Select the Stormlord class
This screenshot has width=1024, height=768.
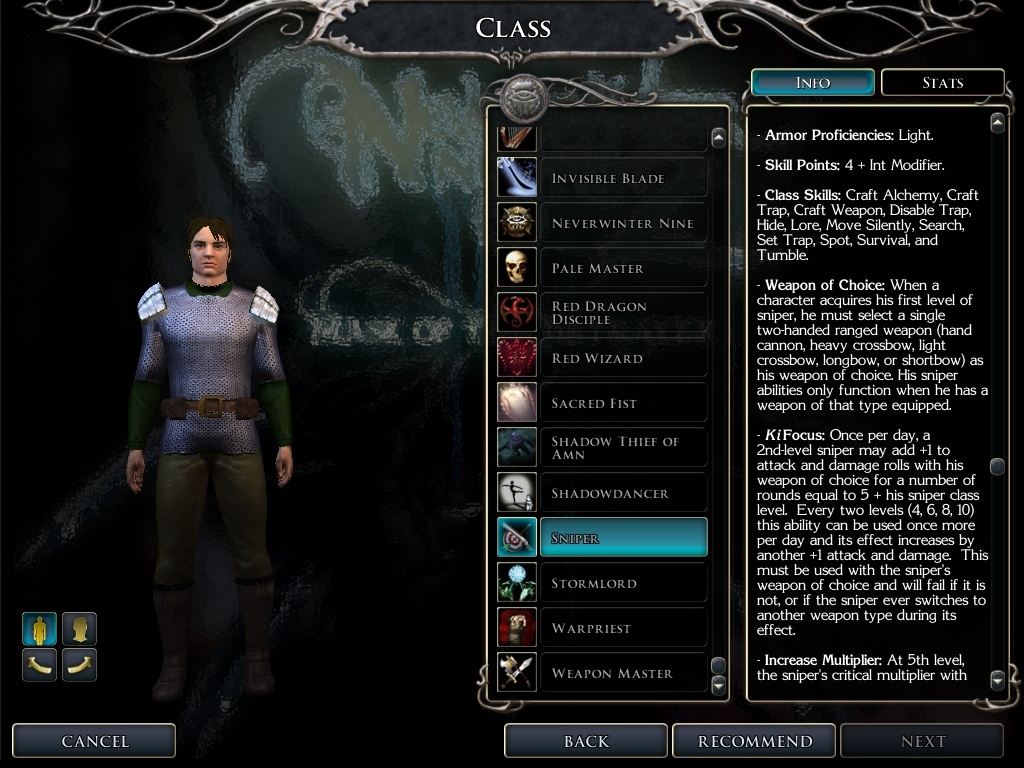622,583
